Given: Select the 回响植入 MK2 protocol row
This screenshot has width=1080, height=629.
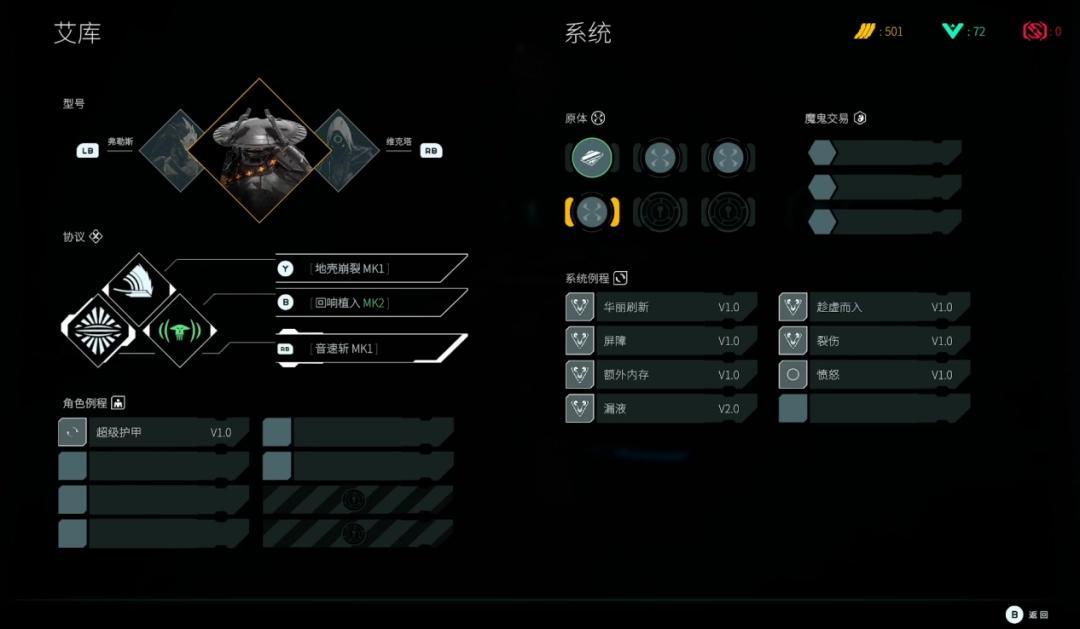Looking at the screenshot, I should 370,302.
